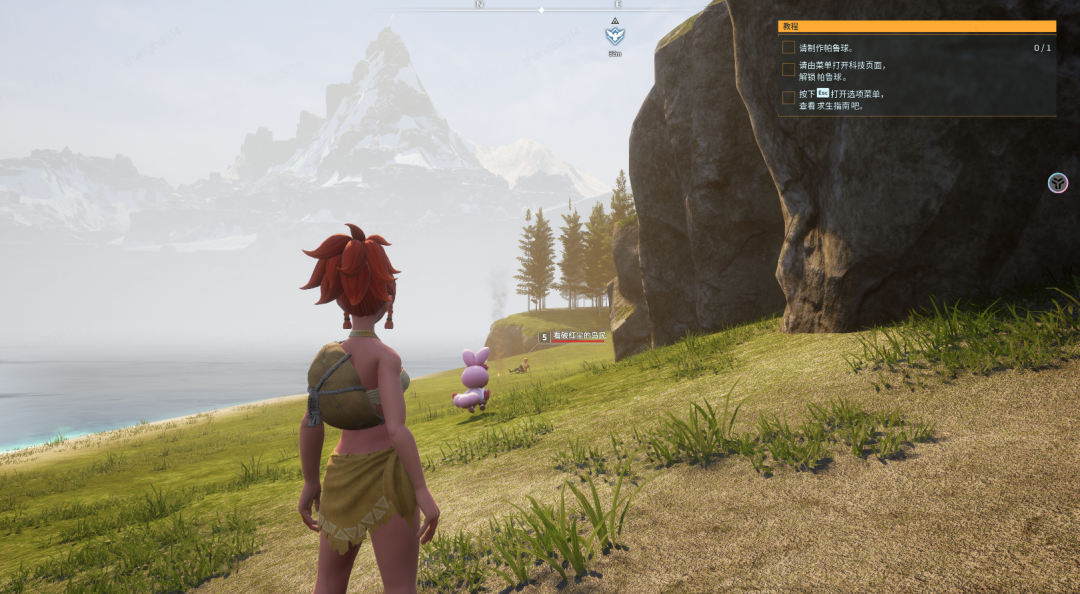Tick the 请制作帕鲁球 tutorial checkbox

(x=789, y=47)
